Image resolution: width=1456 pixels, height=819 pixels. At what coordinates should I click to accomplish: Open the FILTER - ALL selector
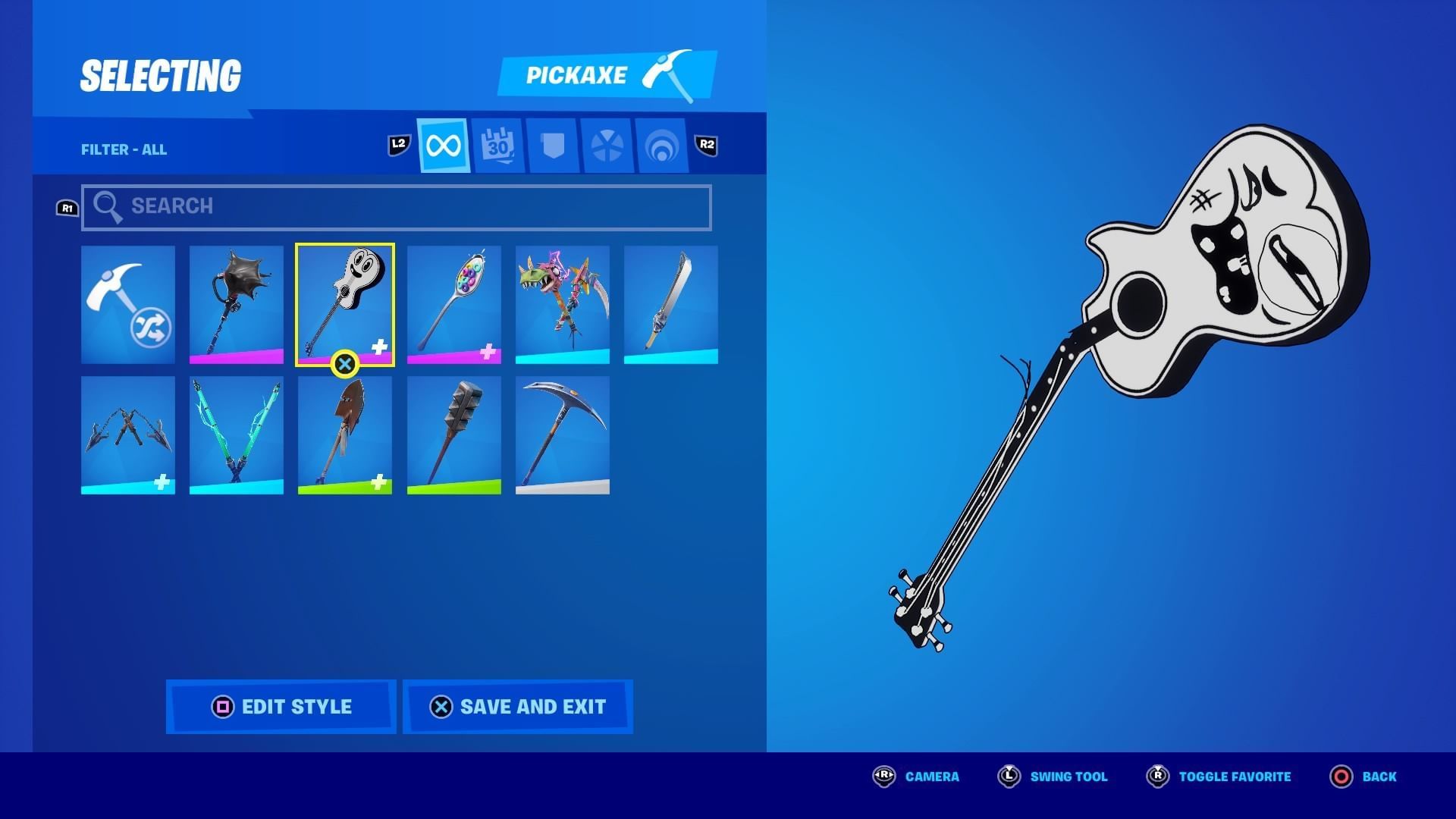[124, 149]
